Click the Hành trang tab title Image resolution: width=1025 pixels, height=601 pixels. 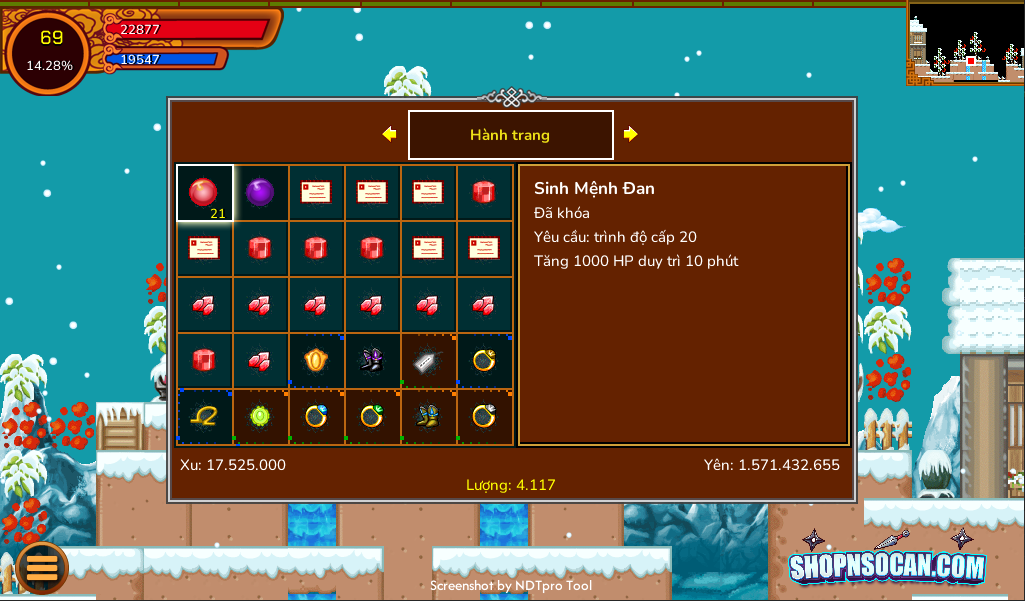510,135
